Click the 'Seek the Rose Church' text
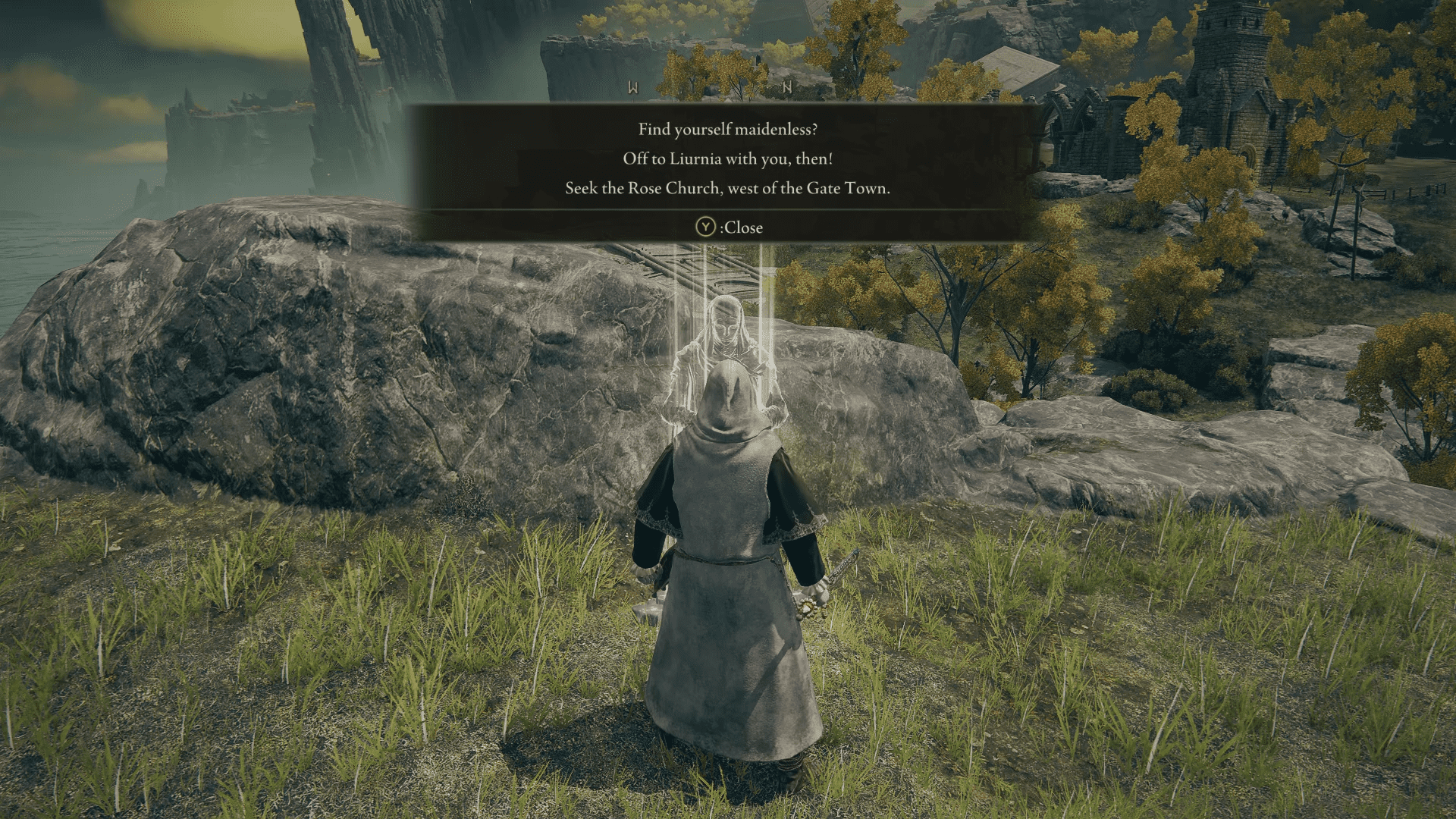 coord(728,189)
